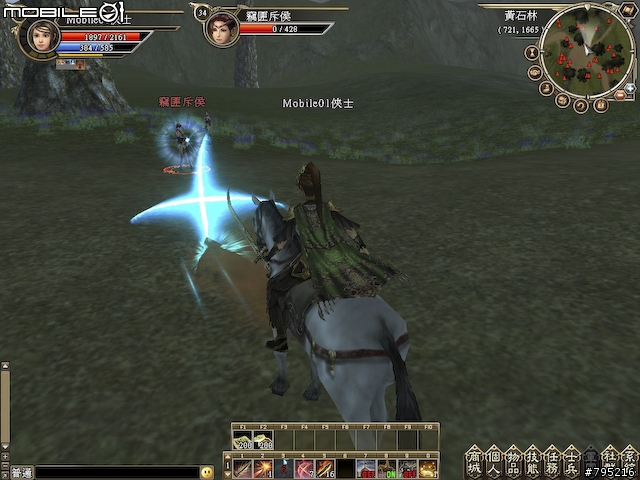Open the 物品 inventory menu
Viewport: 640px width, 480px height.
(x=514, y=462)
